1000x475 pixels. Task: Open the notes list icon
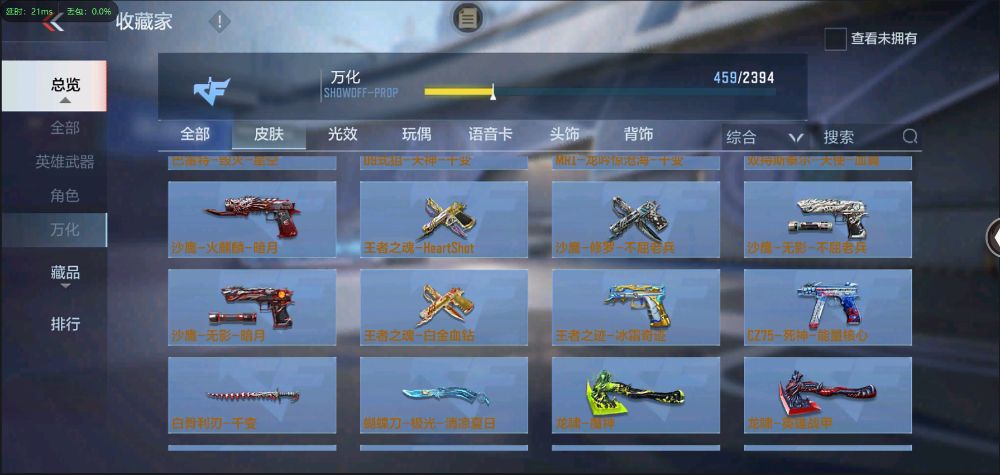click(x=468, y=17)
